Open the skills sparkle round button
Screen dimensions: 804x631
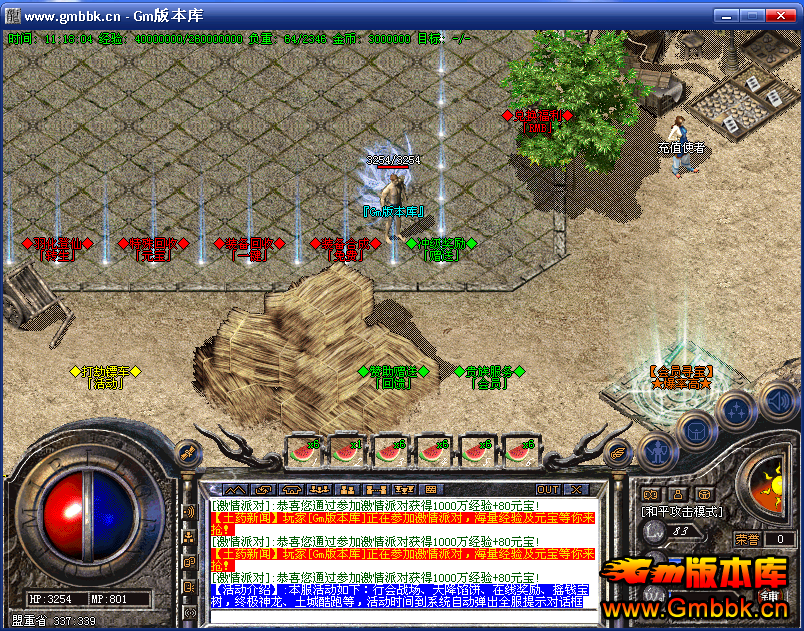(737, 411)
